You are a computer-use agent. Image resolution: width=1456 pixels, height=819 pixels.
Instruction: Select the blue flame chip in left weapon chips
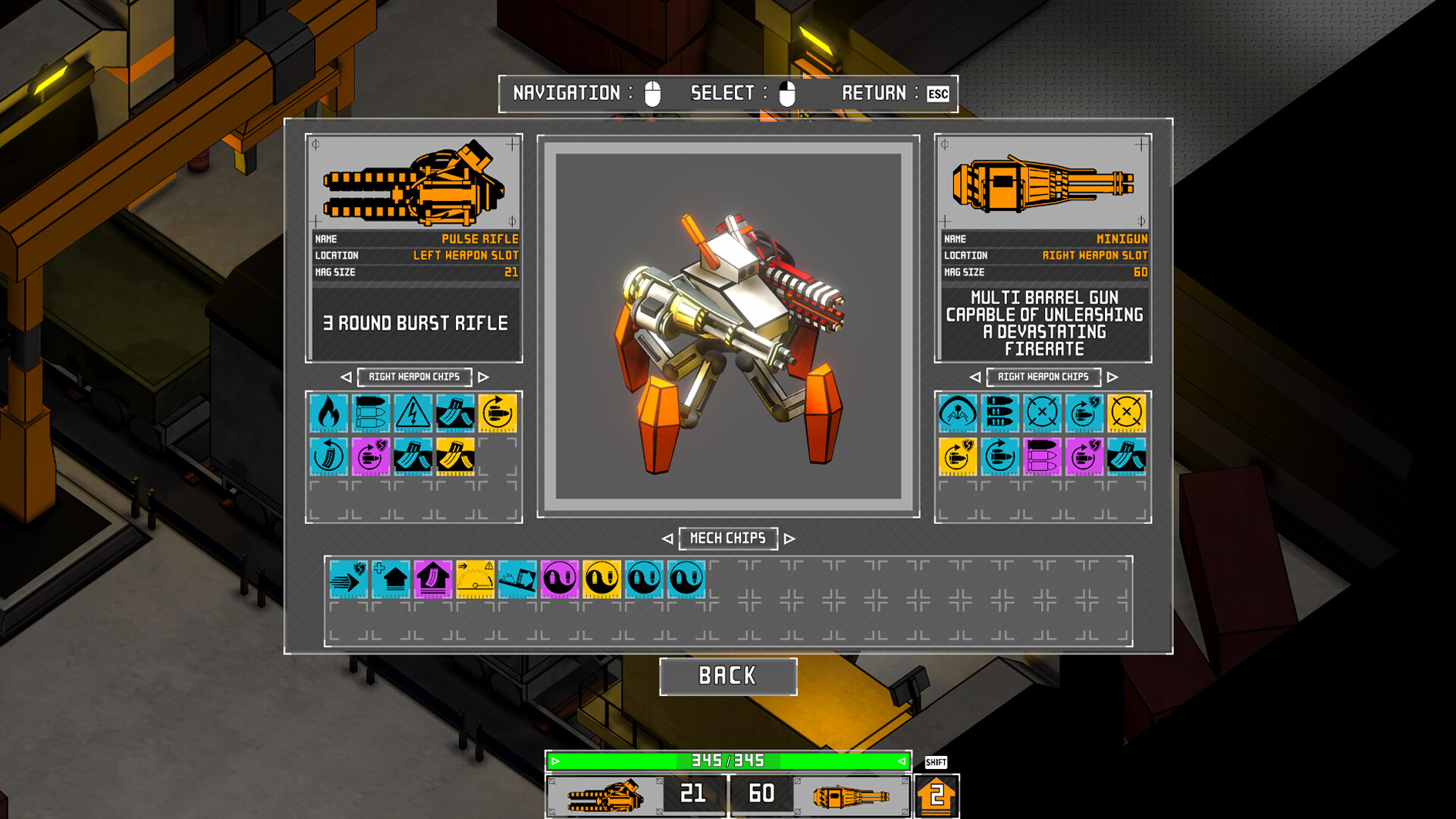point(328,414)
